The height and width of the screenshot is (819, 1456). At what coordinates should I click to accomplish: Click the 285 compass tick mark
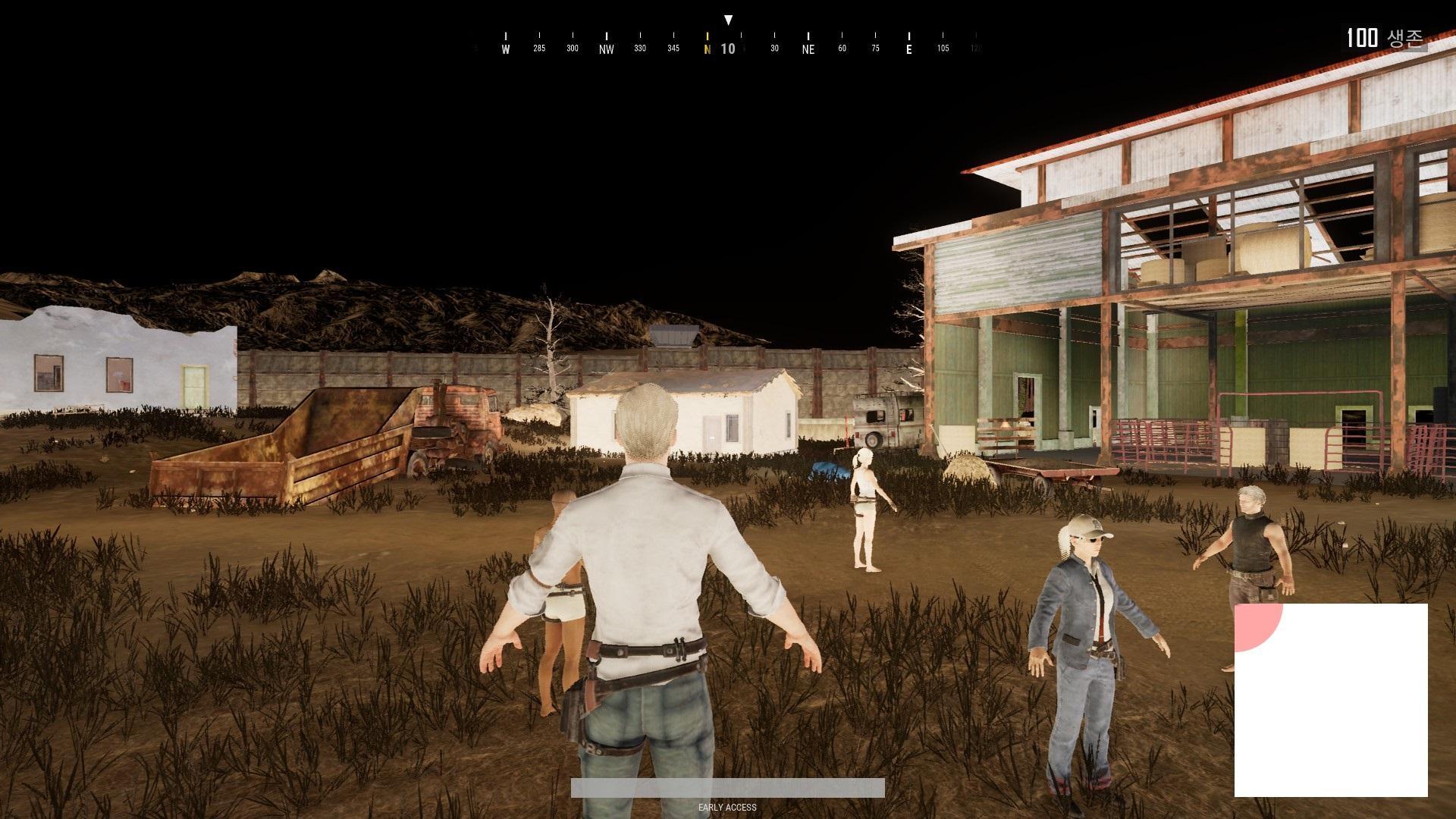(539, 47)
